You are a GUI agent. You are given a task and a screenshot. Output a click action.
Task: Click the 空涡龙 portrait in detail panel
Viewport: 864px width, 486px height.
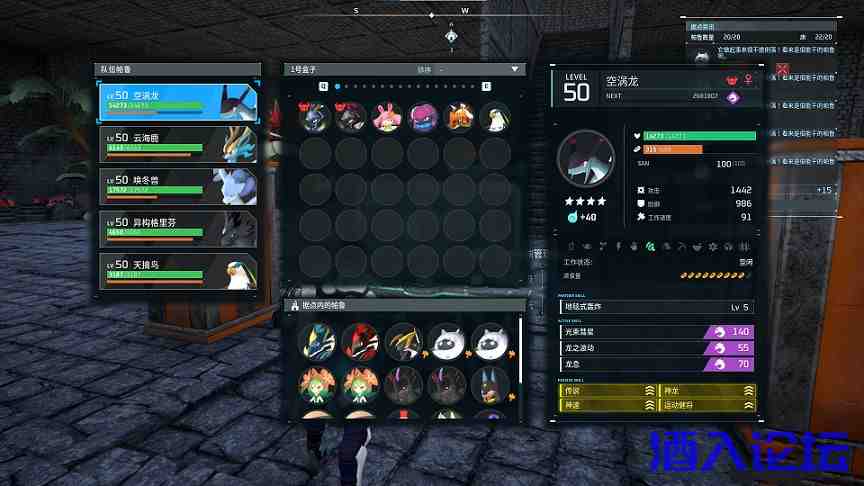click(586, 158)
